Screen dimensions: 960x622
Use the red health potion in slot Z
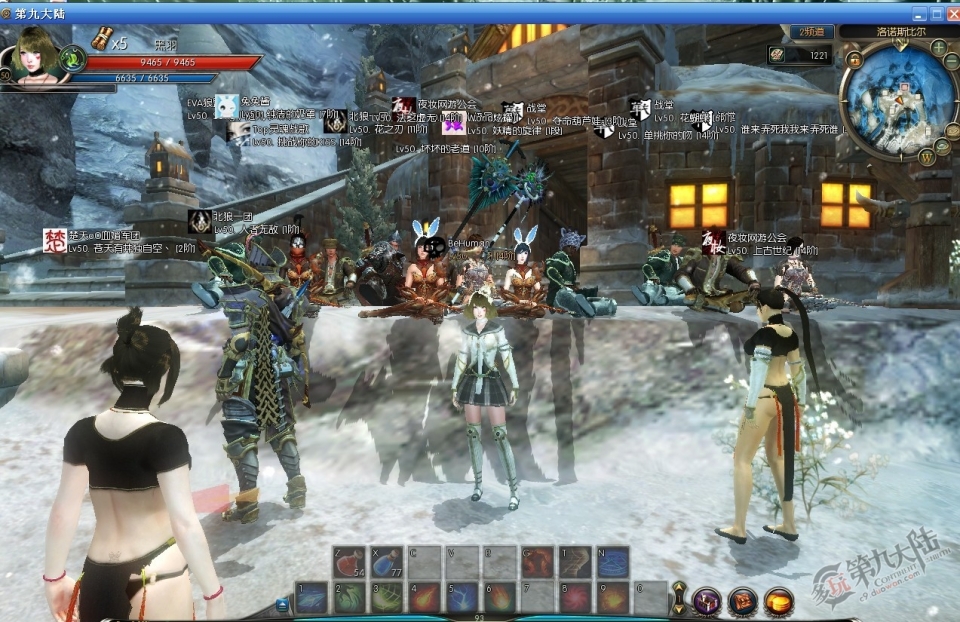click(349, 562)
